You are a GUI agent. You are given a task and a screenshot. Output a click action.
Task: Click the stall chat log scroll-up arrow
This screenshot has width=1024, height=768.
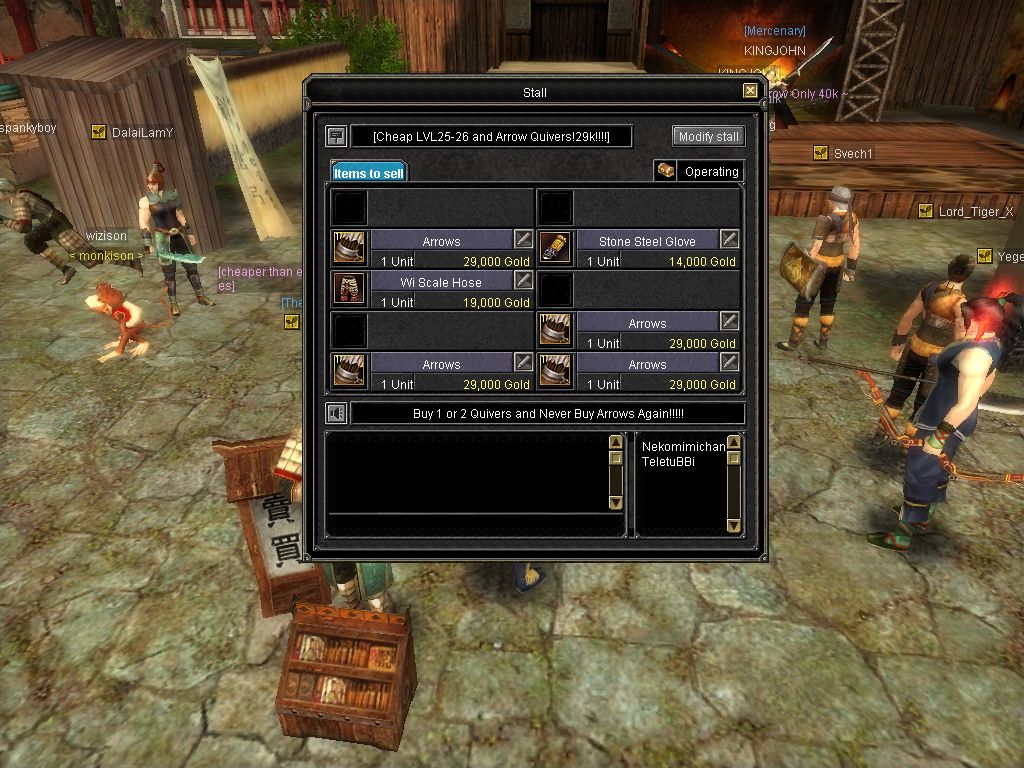[x=615, y=442]
